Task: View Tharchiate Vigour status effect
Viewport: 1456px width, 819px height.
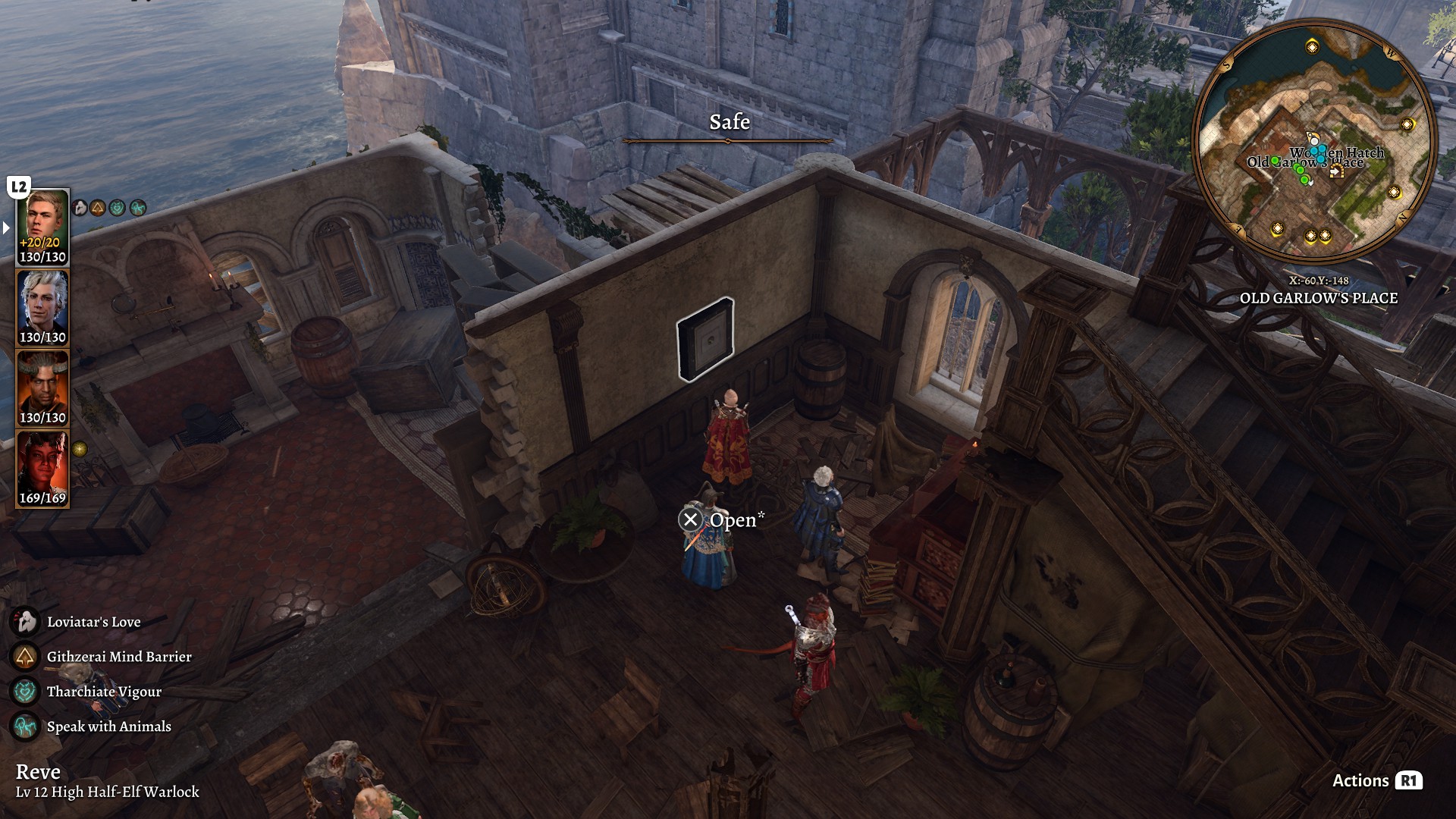Action: 104,692
